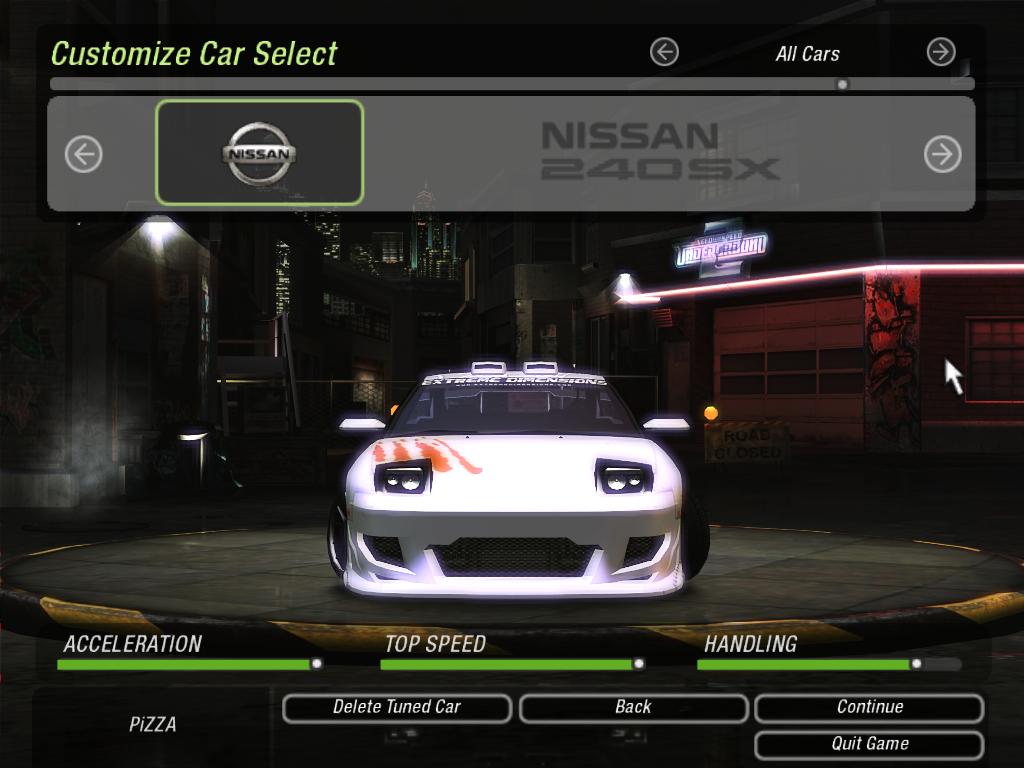
Task: Show the next car in the list
Action: (x=942, y=154)
